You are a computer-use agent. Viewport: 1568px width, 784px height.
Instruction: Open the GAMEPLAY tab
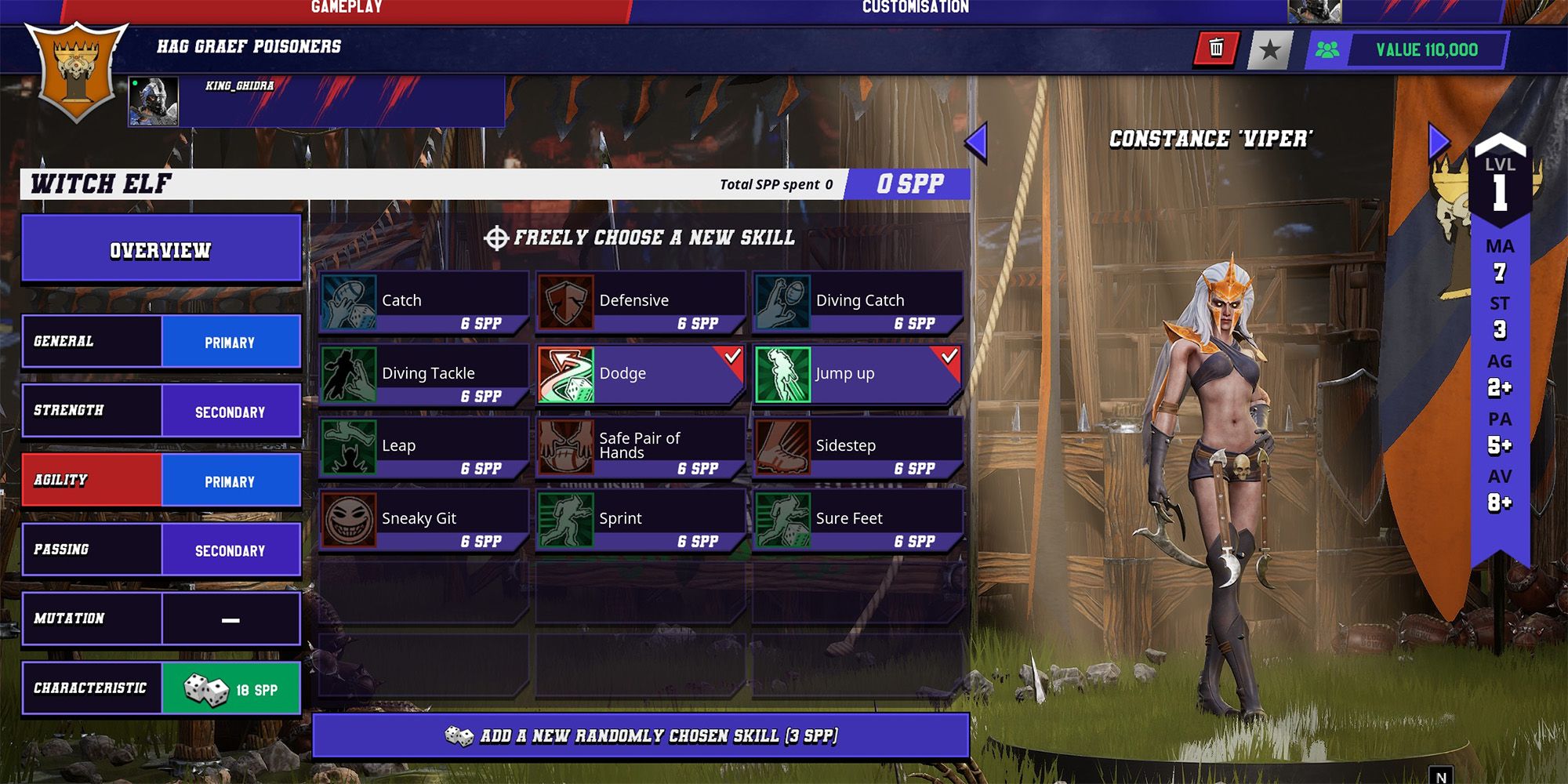pos(345,9)
